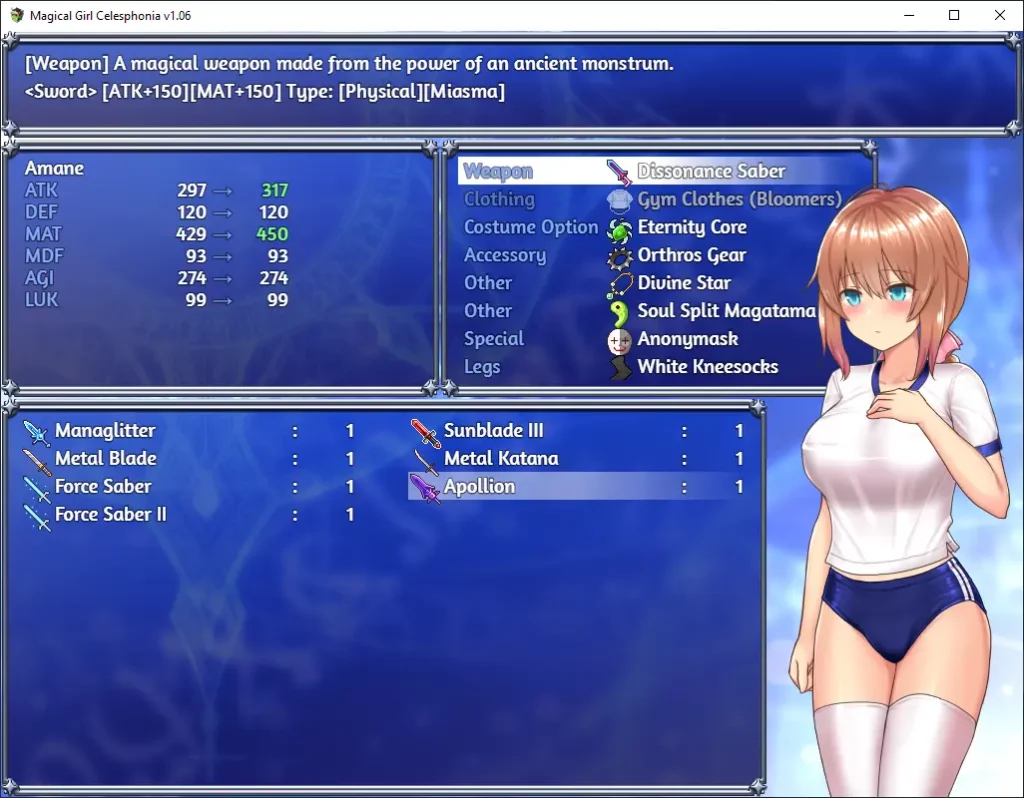
Task: Equip the Managlitter sword
Action: click(x=190, y=431)
